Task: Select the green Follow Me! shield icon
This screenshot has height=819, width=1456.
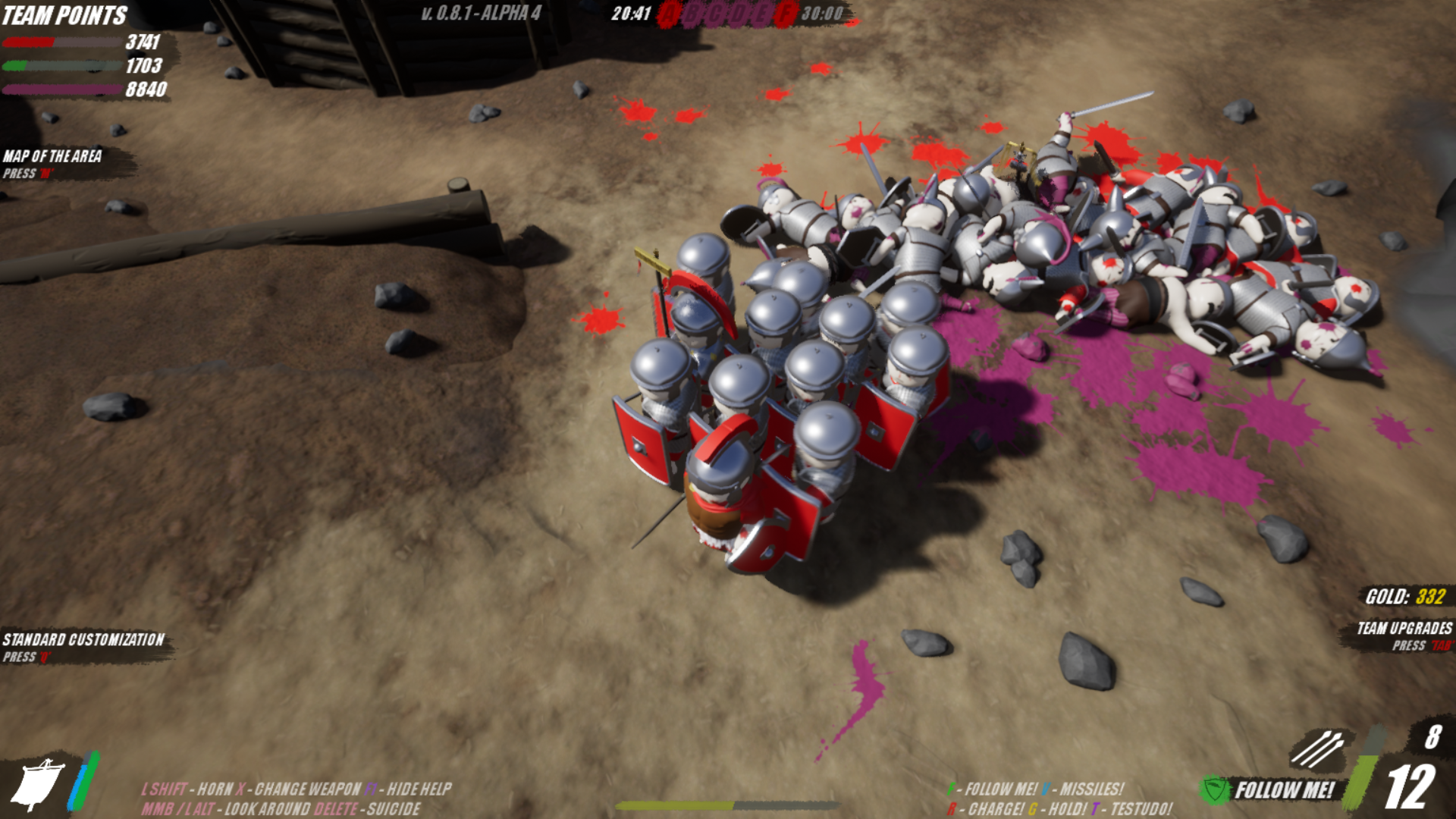Action: (x=1215, y=790)
